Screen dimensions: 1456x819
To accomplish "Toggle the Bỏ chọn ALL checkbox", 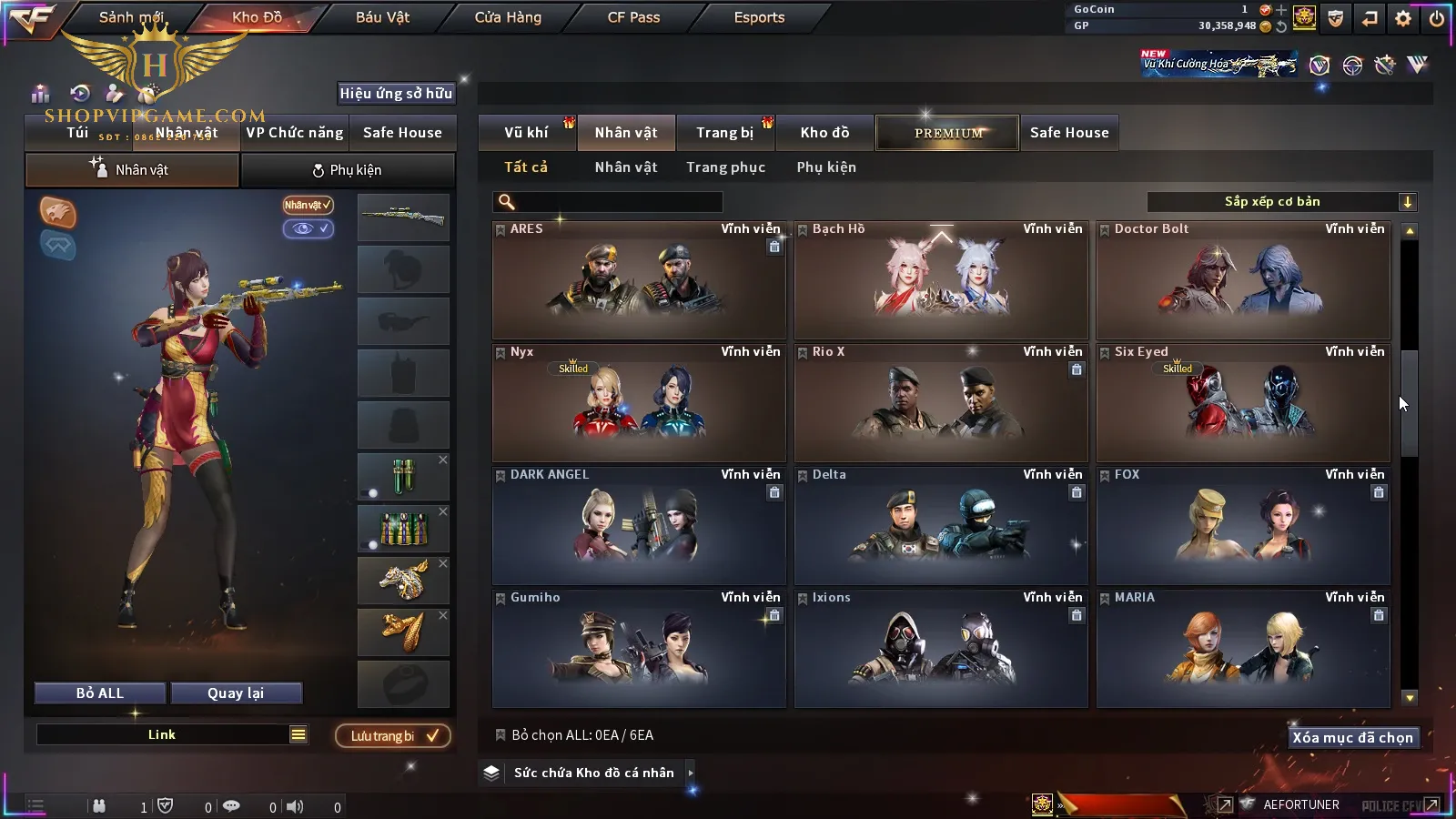I will 500,735.
